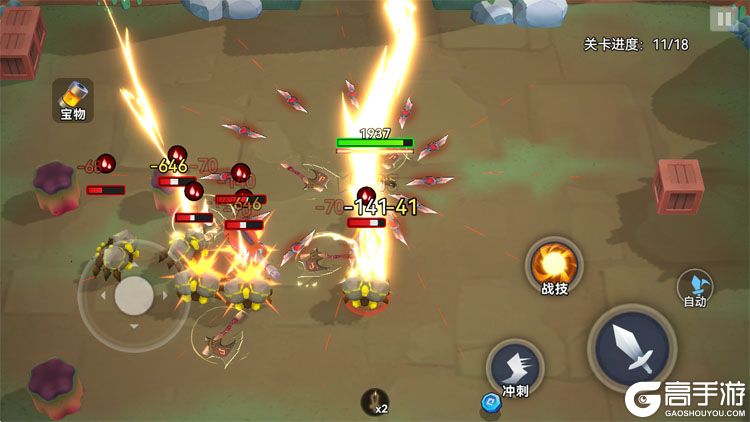750x422 pixels.
Task: Pause the game with the pause button
Action: (x=722, y=18)
